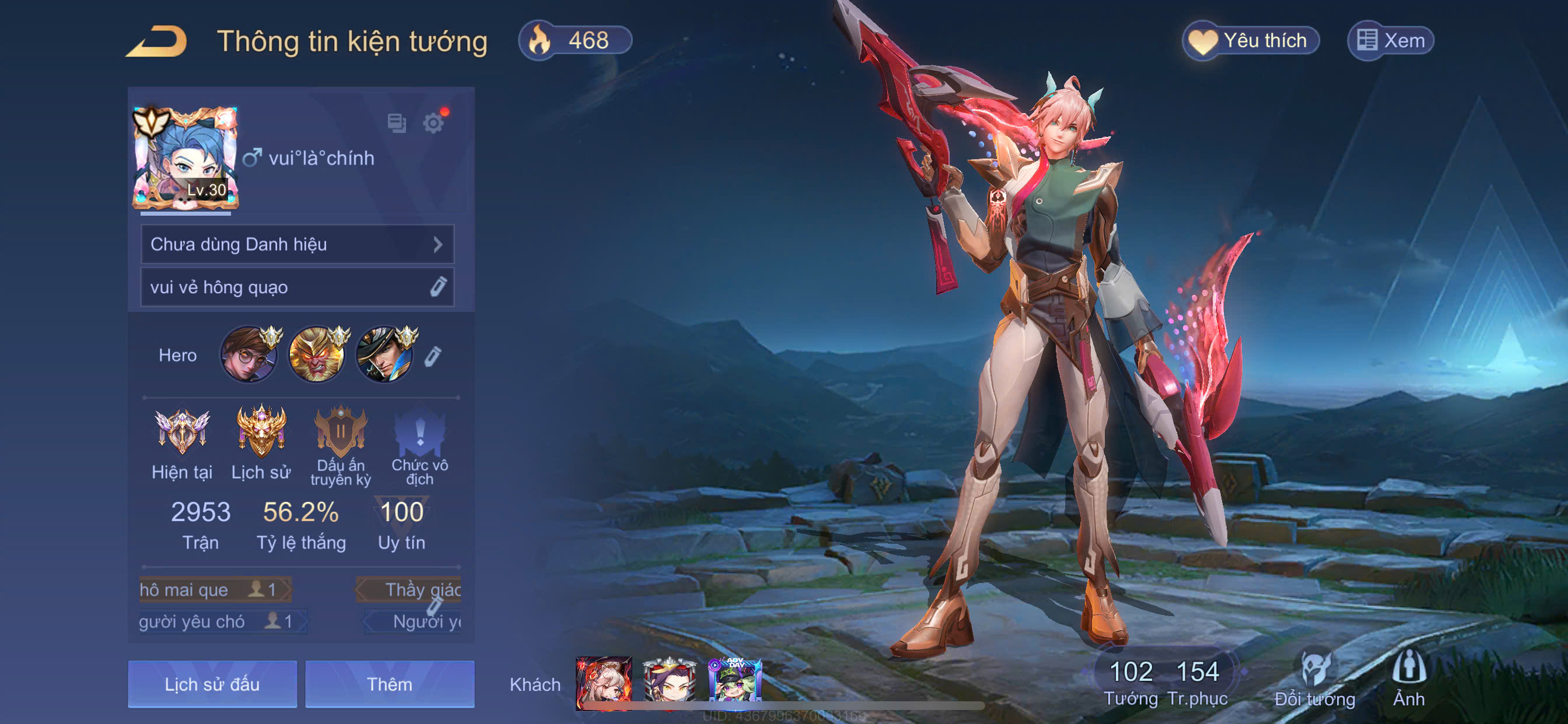The height and width of the screenshot is (724, 1568).
Task: Go back with the arrow button
Action: click(157, 41)
